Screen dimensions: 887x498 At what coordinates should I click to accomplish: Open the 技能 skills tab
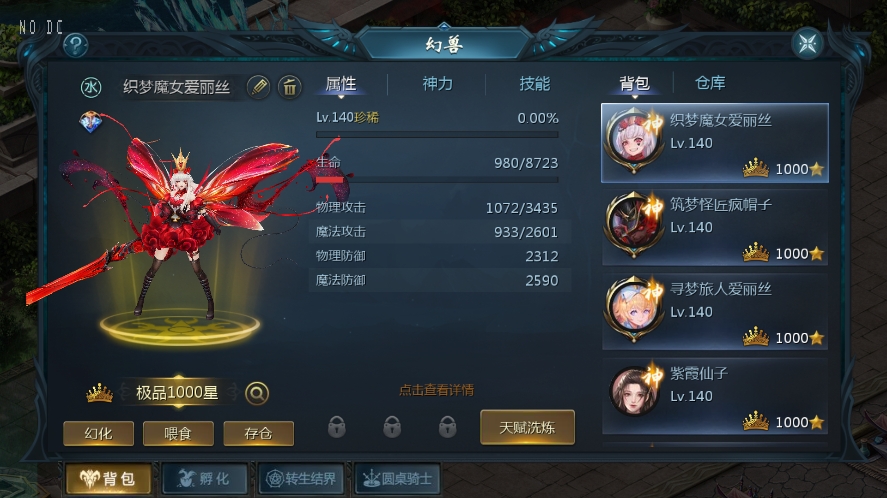click(534, 84)
